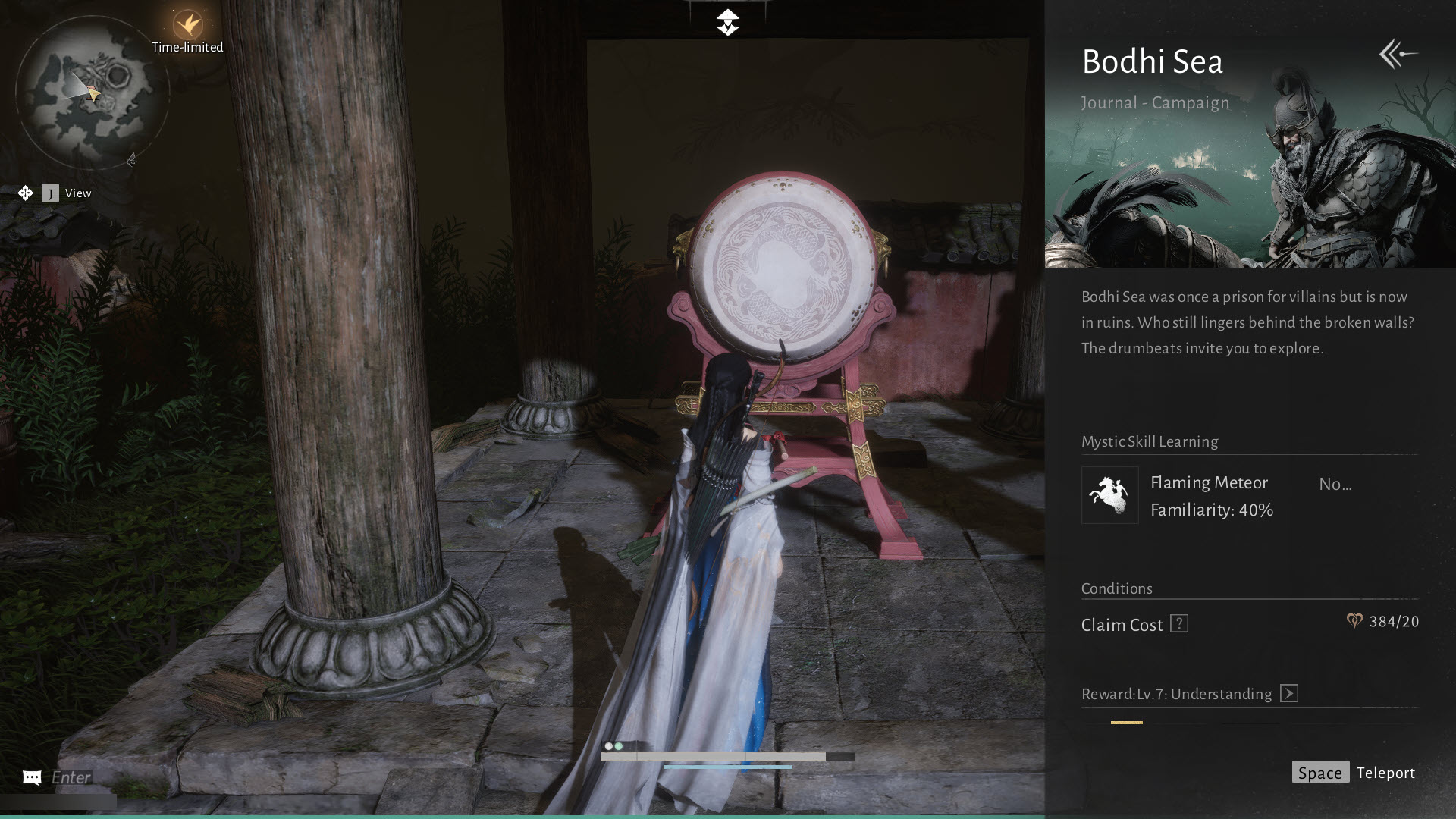Toggle the View camera mode icon

[x=25, y=193]
